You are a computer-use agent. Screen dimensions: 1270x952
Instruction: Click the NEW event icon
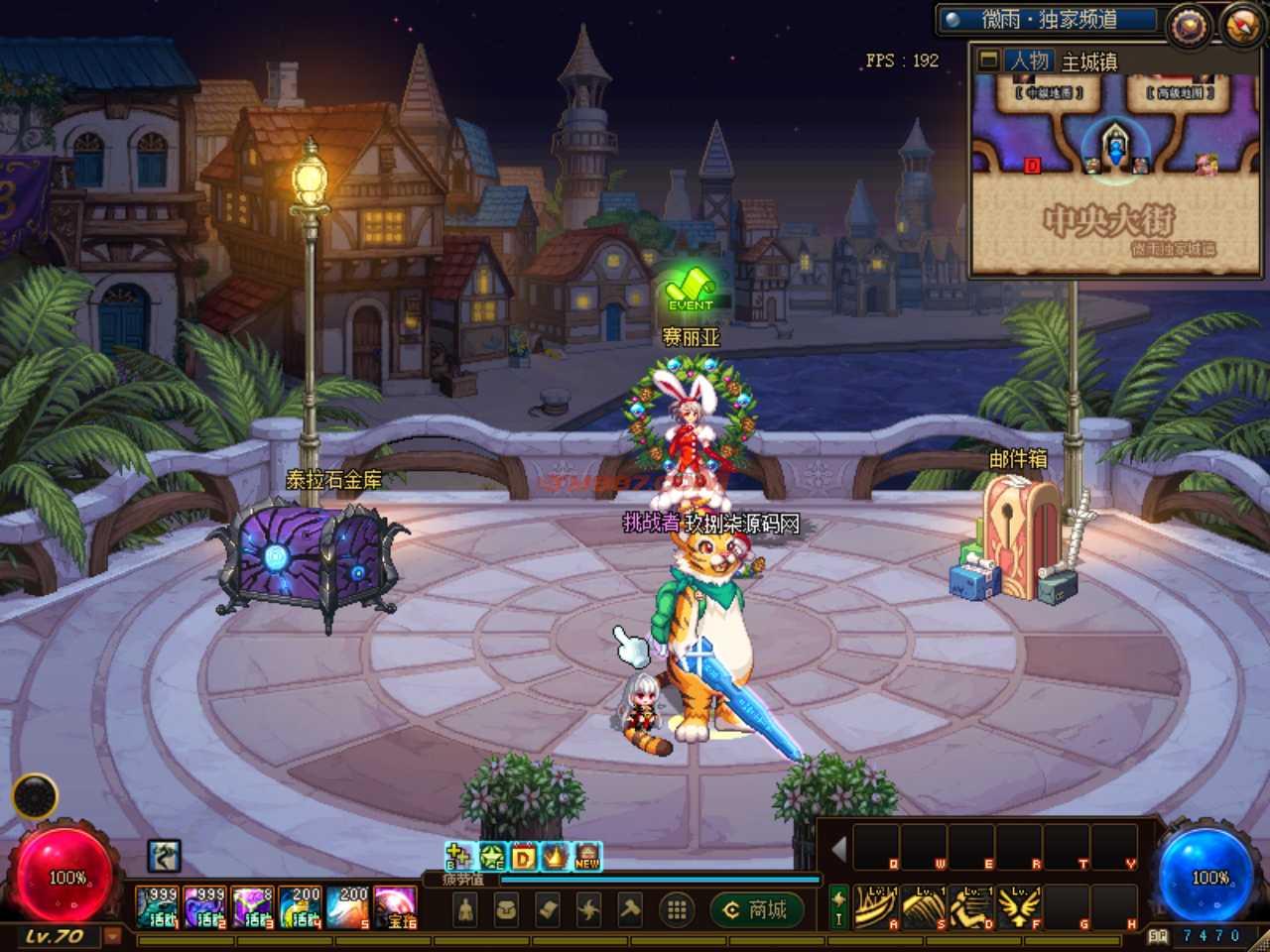[x=587, y=856]
